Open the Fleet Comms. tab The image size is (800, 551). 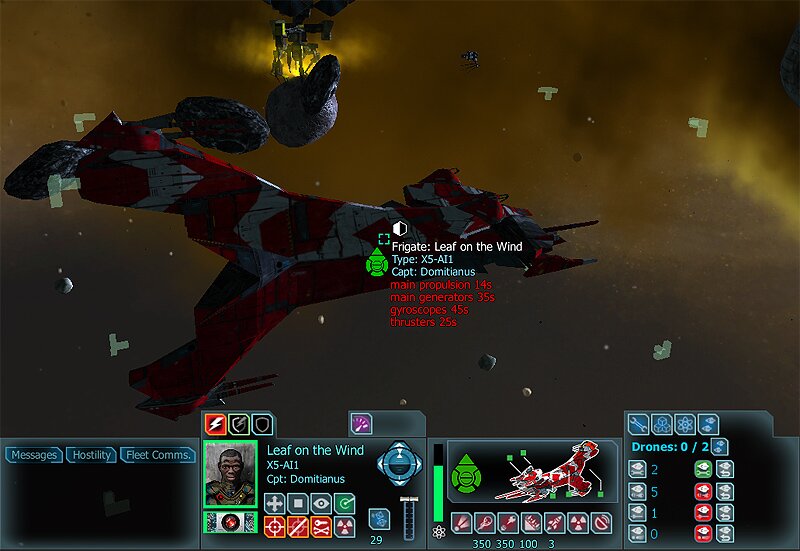[158, 455]
